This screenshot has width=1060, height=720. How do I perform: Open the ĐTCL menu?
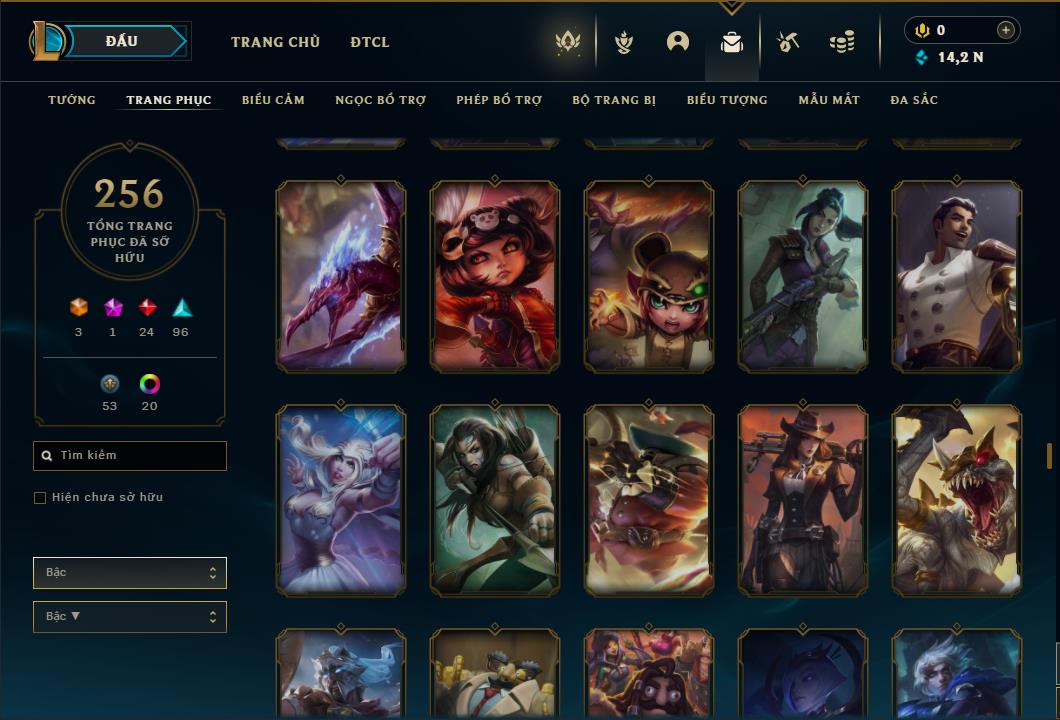(x=370, y=42)
